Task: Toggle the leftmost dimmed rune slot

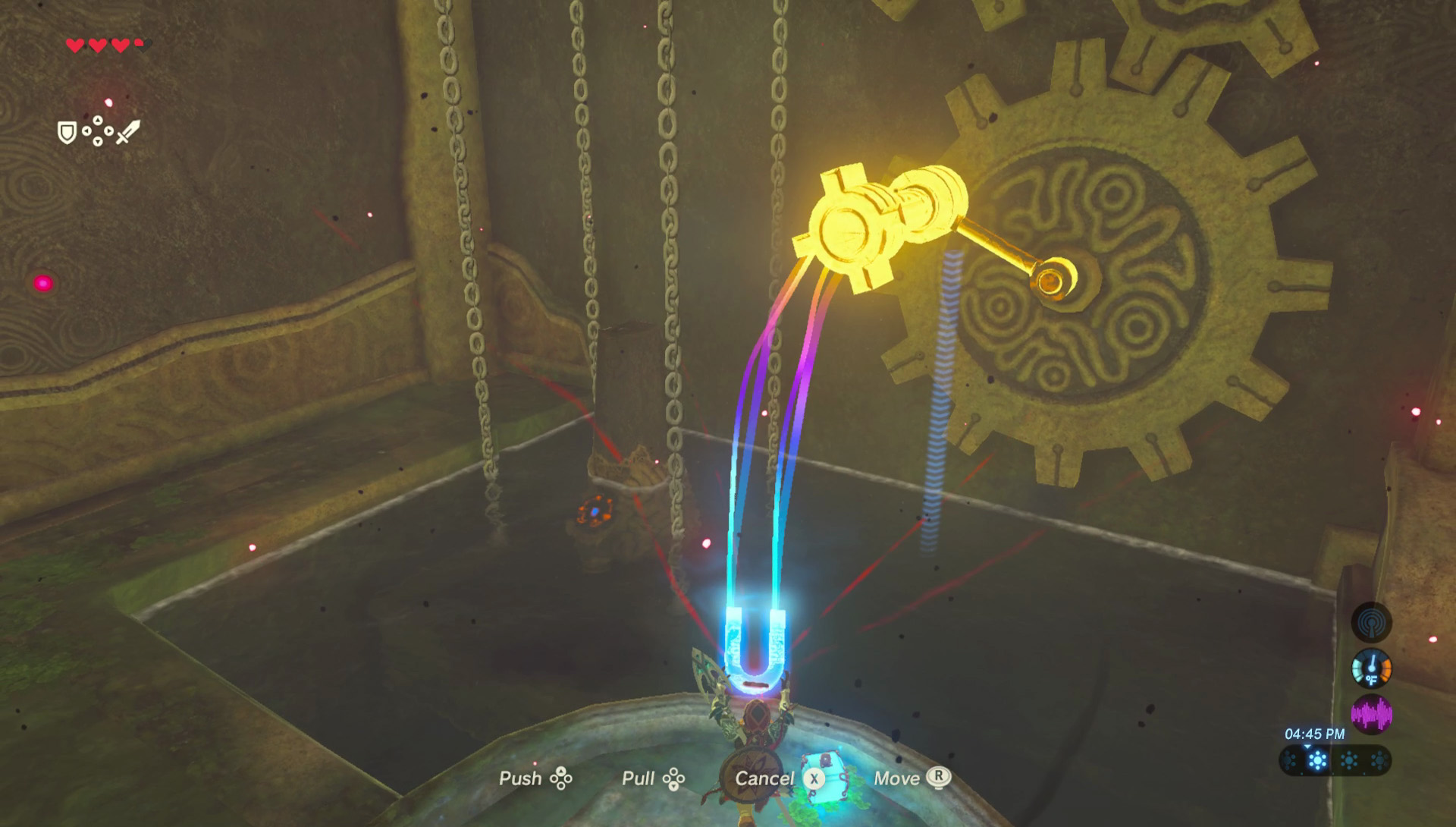Action: (x=1289, y=760)
